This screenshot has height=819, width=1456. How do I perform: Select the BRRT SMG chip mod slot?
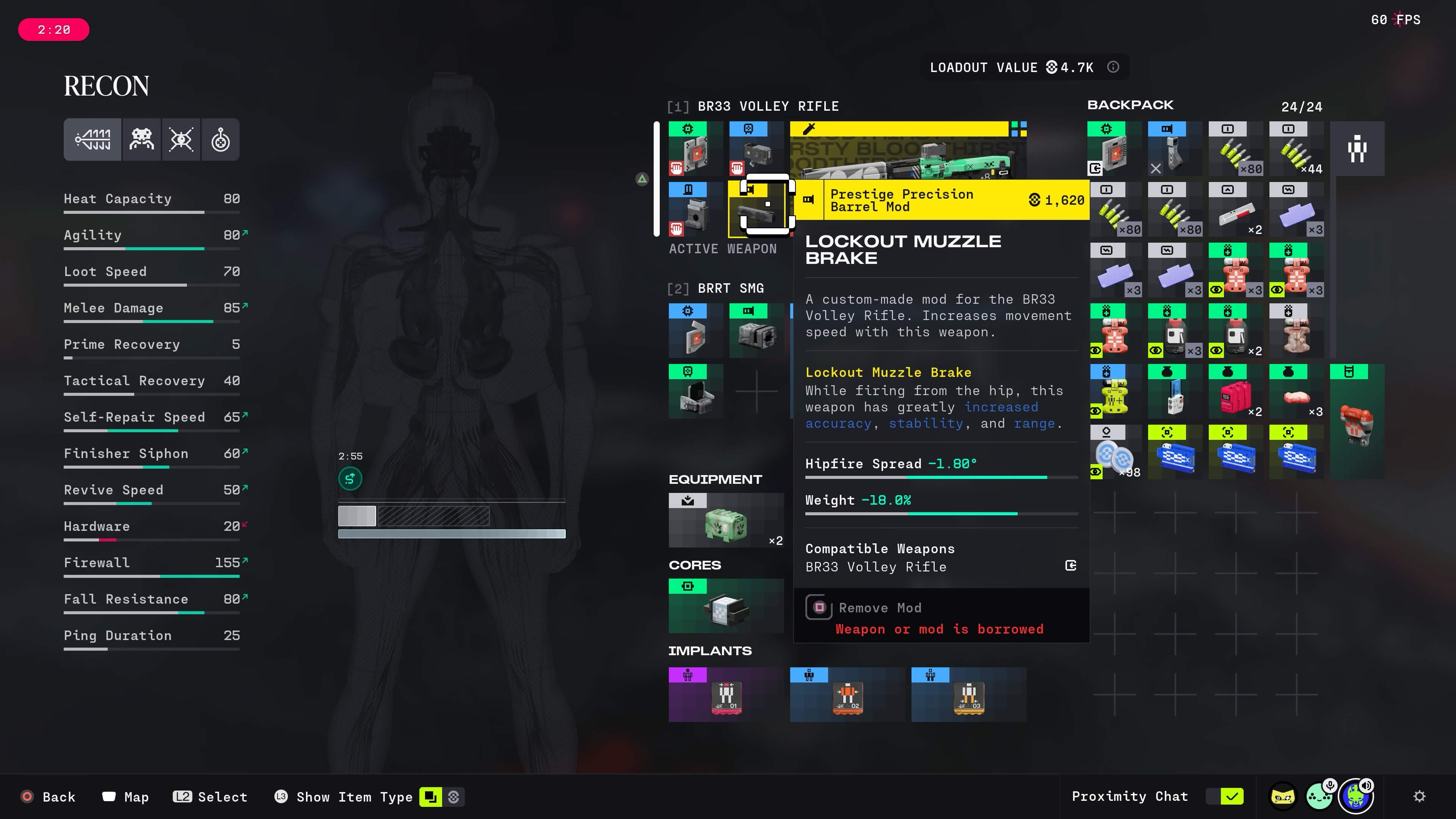695,331
